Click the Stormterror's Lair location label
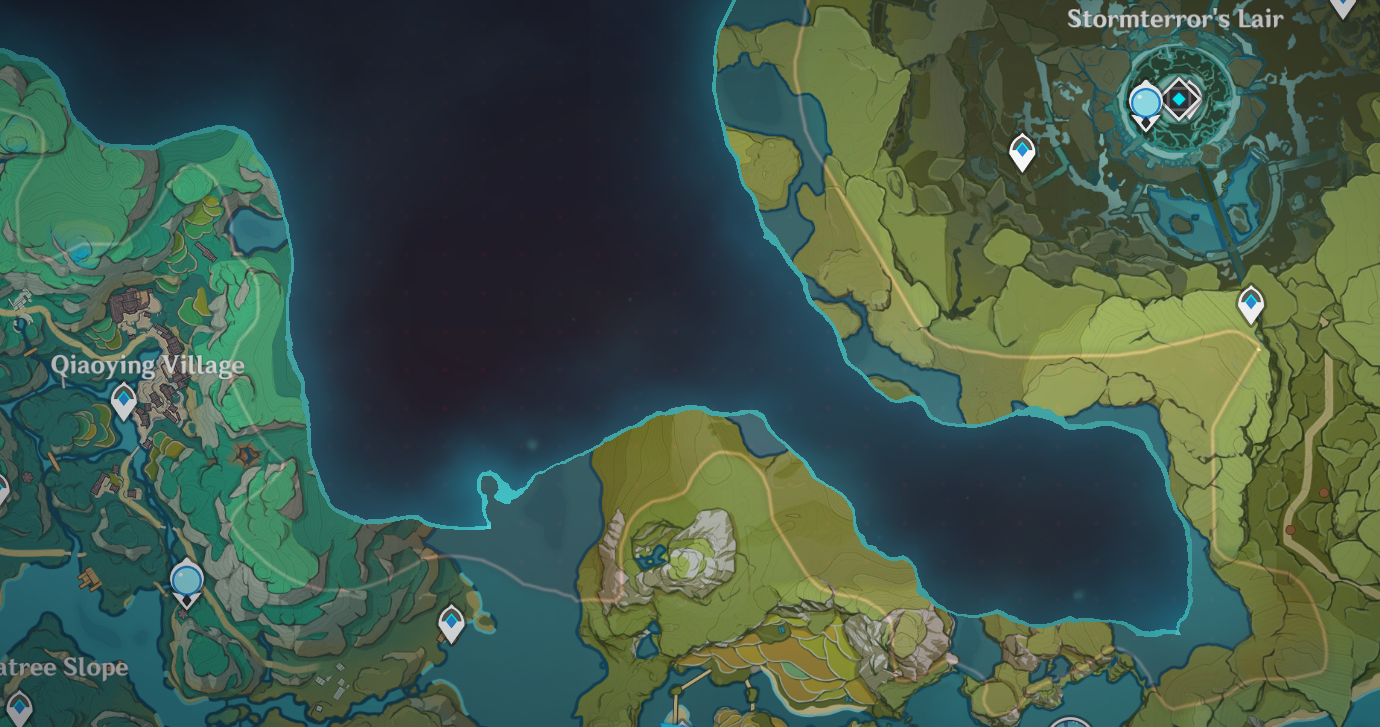The height and width of the screenshot is (727, 1380). tap(1176, 18)
